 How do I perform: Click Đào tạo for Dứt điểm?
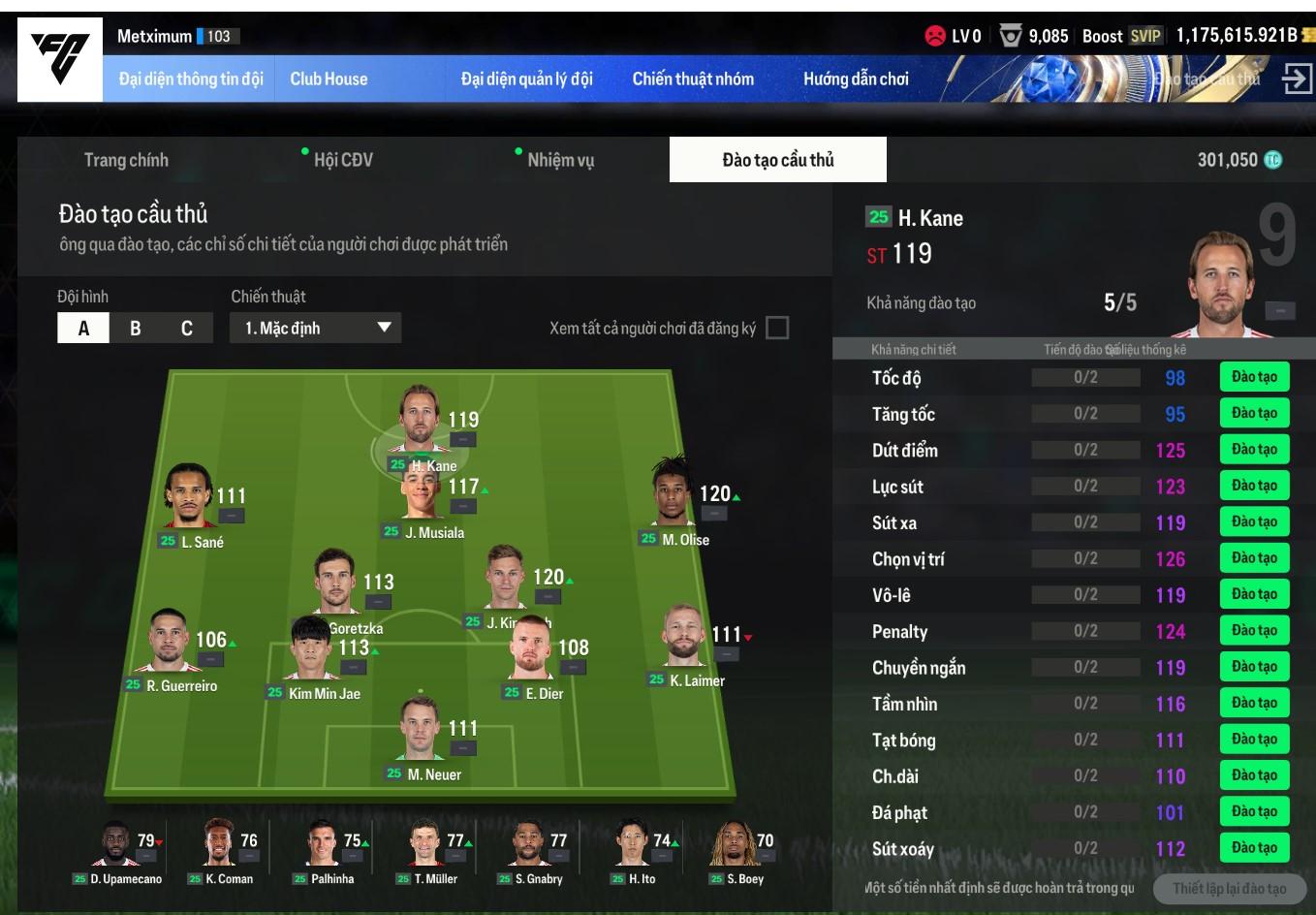(1254, 450)
